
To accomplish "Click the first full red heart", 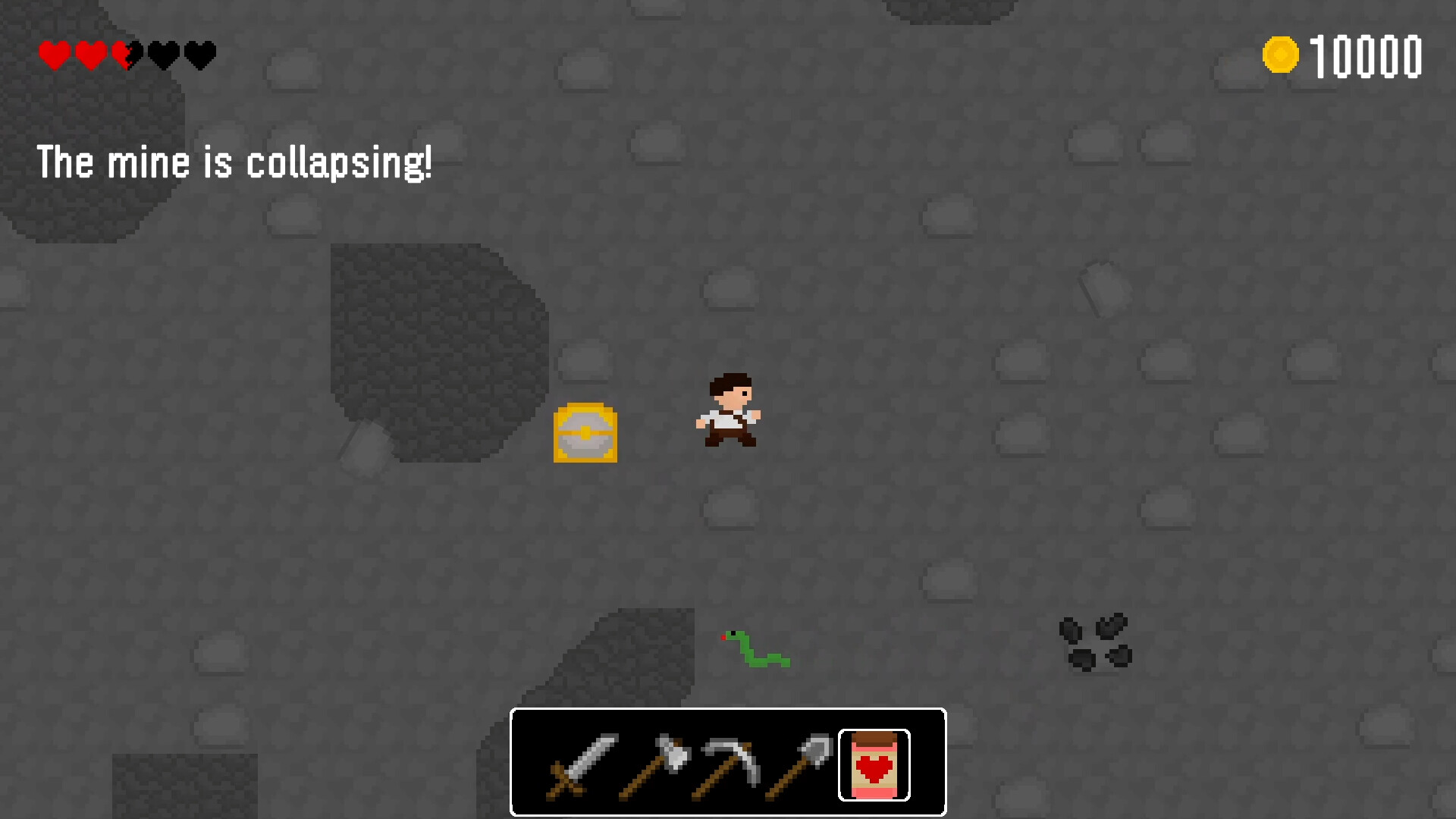I will coord(54,55).
